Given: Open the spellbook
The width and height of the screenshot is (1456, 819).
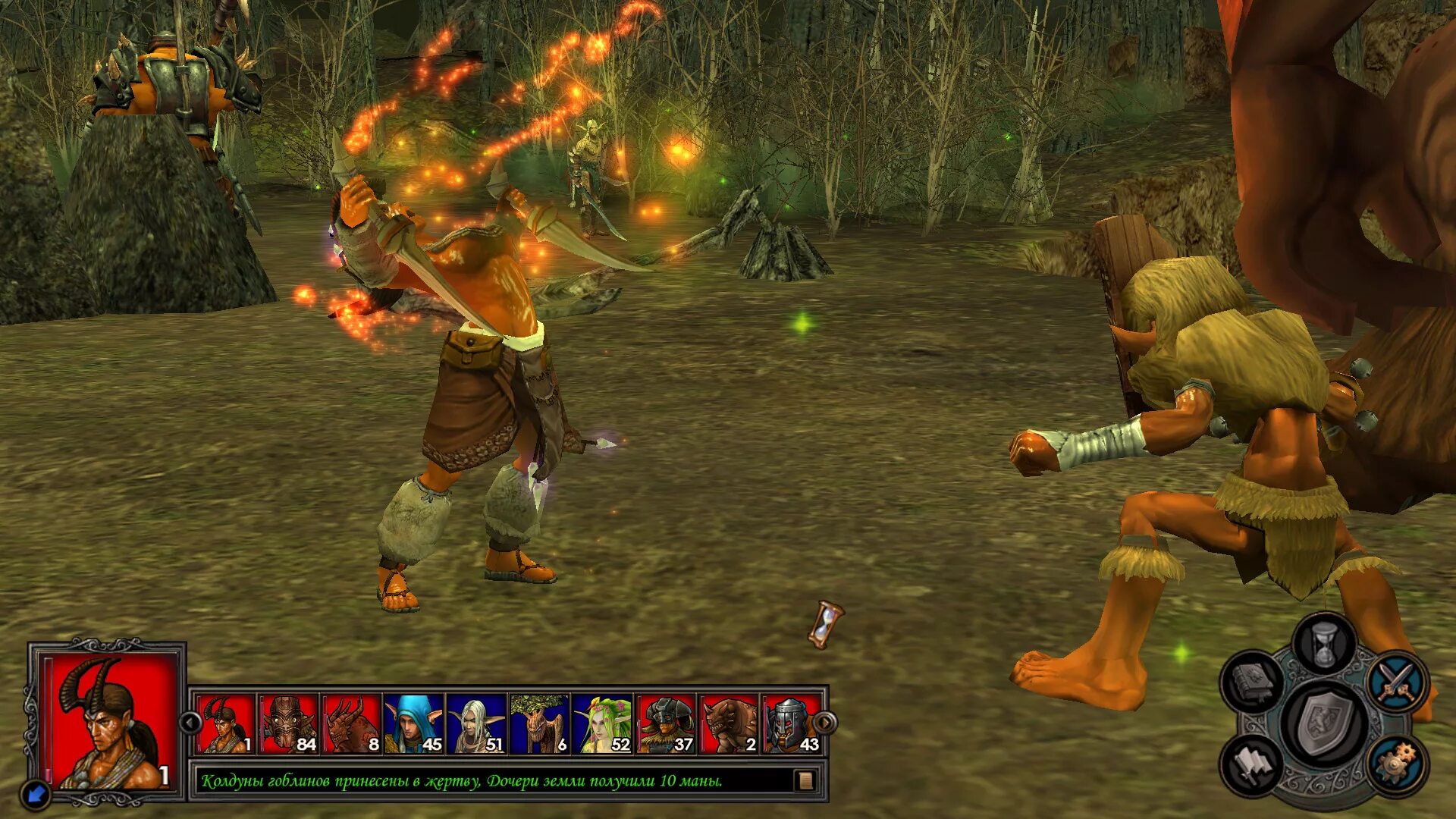Looking at the screenshot, I should tap(1252, 682).
